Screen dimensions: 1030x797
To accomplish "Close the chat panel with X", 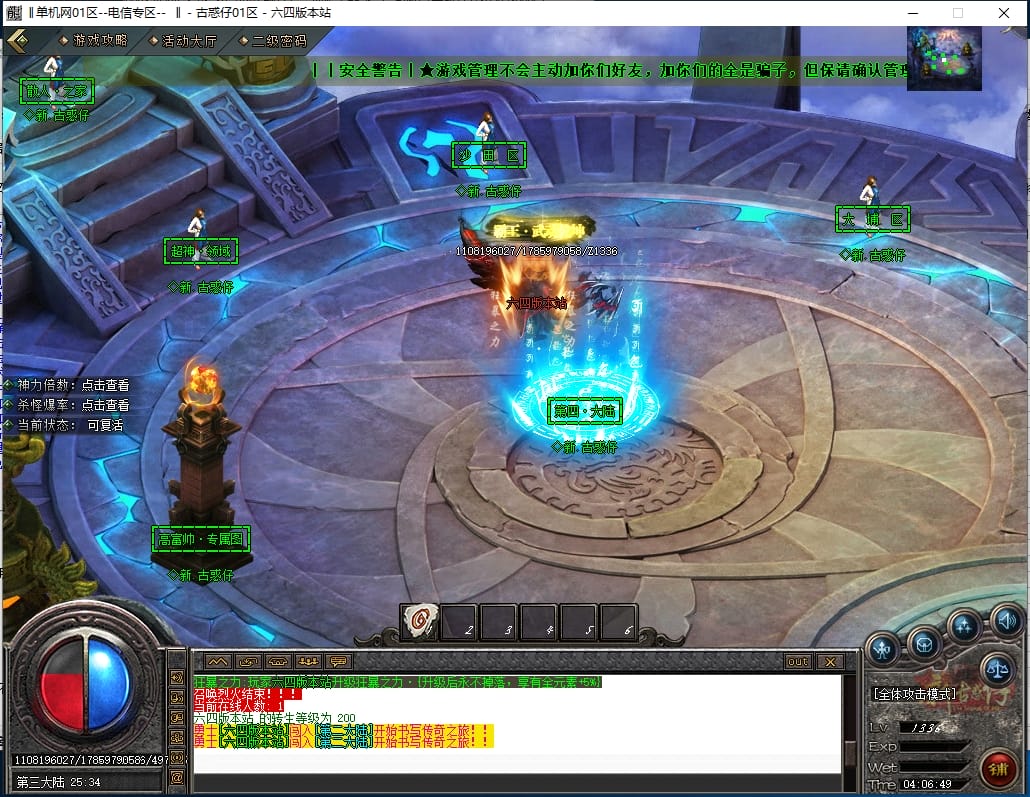I will (x=829, y=661).
